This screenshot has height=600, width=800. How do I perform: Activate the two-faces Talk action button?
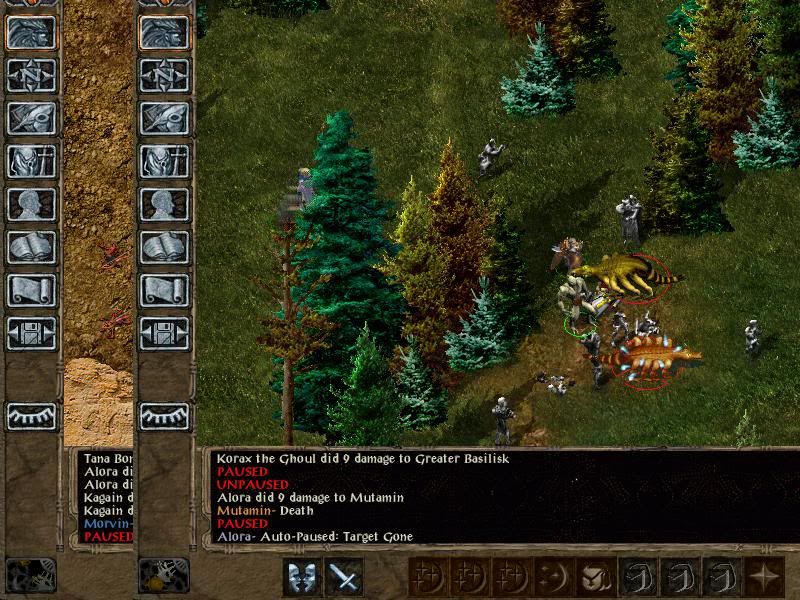(302, 577)
